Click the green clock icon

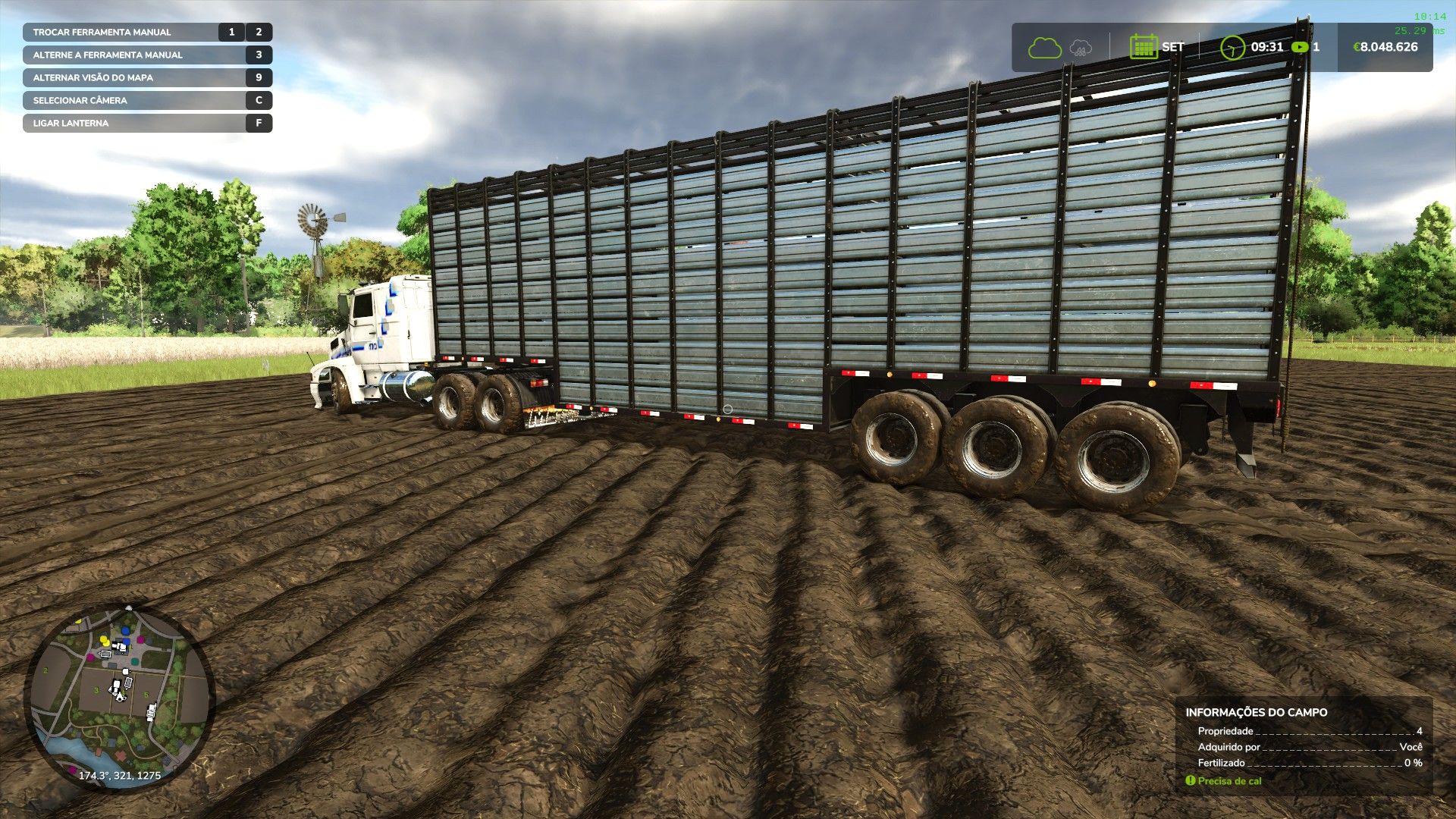tap(1232, 47)
